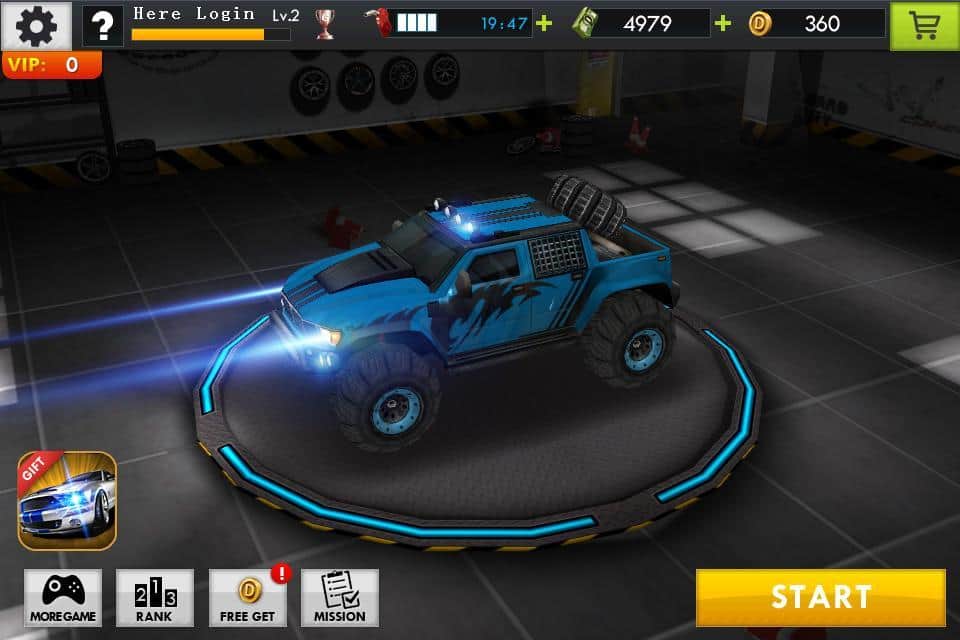960x640 pixels.
Task: Open the gear settings menu
Action: pyautogui.click(x=37, y=25)
